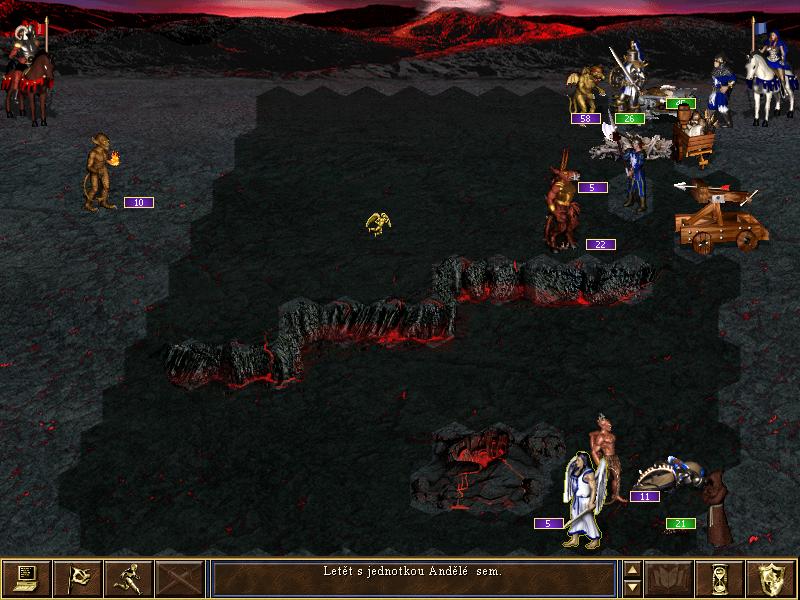The height and width of the screenshot is (600, 800).
Task: Retreat from combat using the running man
Action: click(129, 578)
